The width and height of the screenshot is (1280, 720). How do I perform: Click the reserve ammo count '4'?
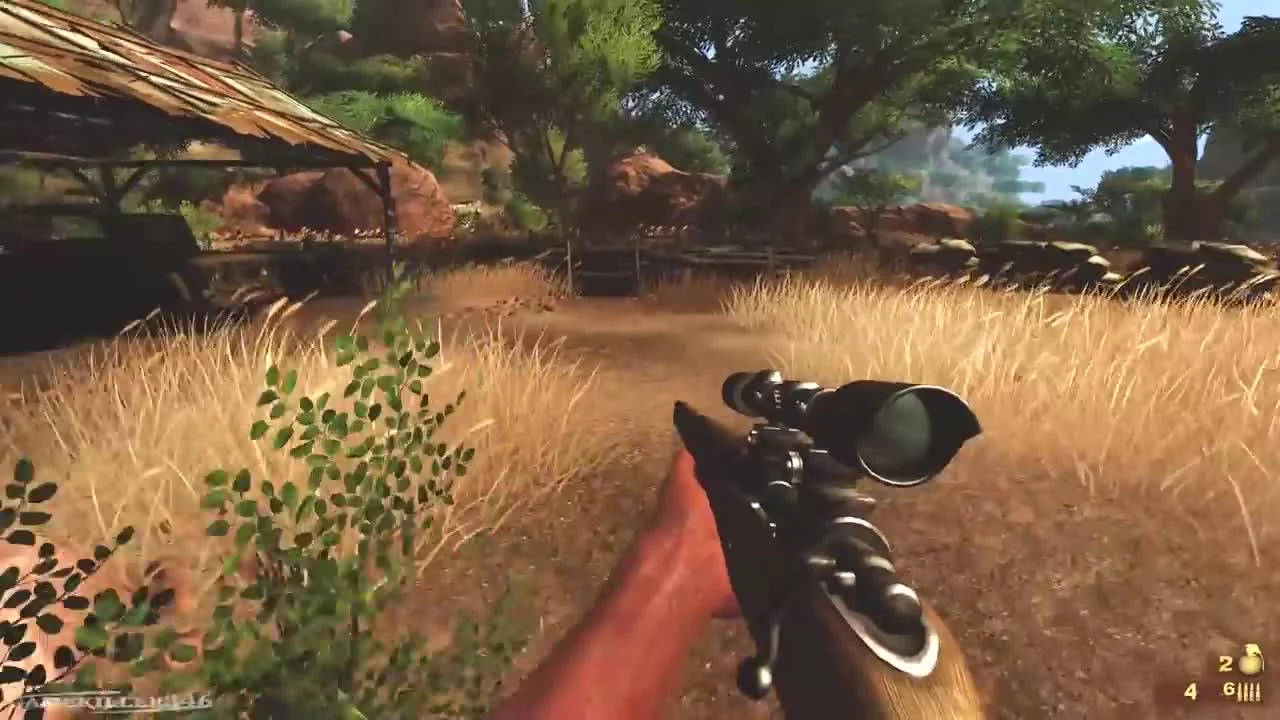1191,691
